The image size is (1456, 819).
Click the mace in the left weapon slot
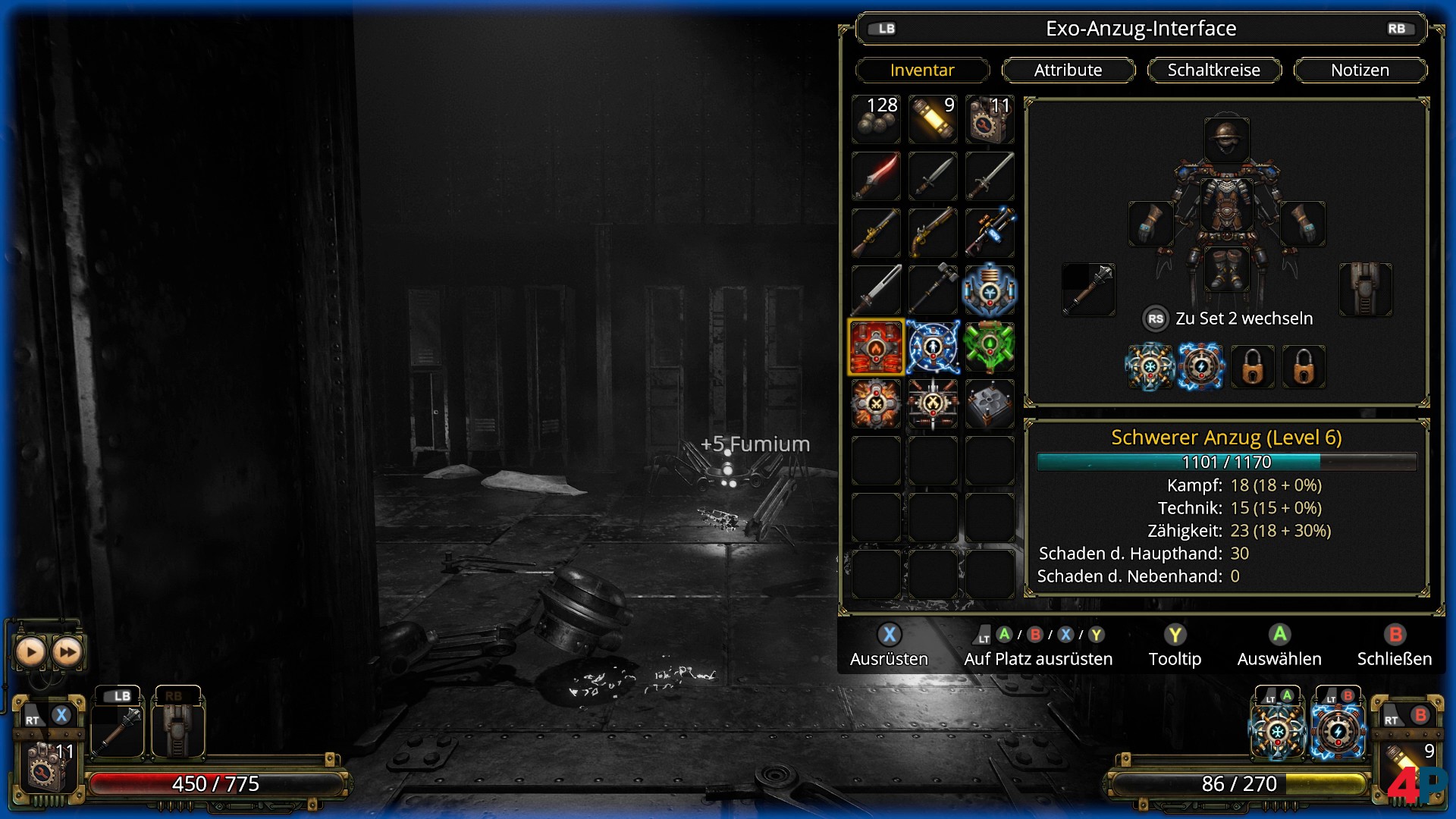pyautogui.click(x=1090, y=290)
